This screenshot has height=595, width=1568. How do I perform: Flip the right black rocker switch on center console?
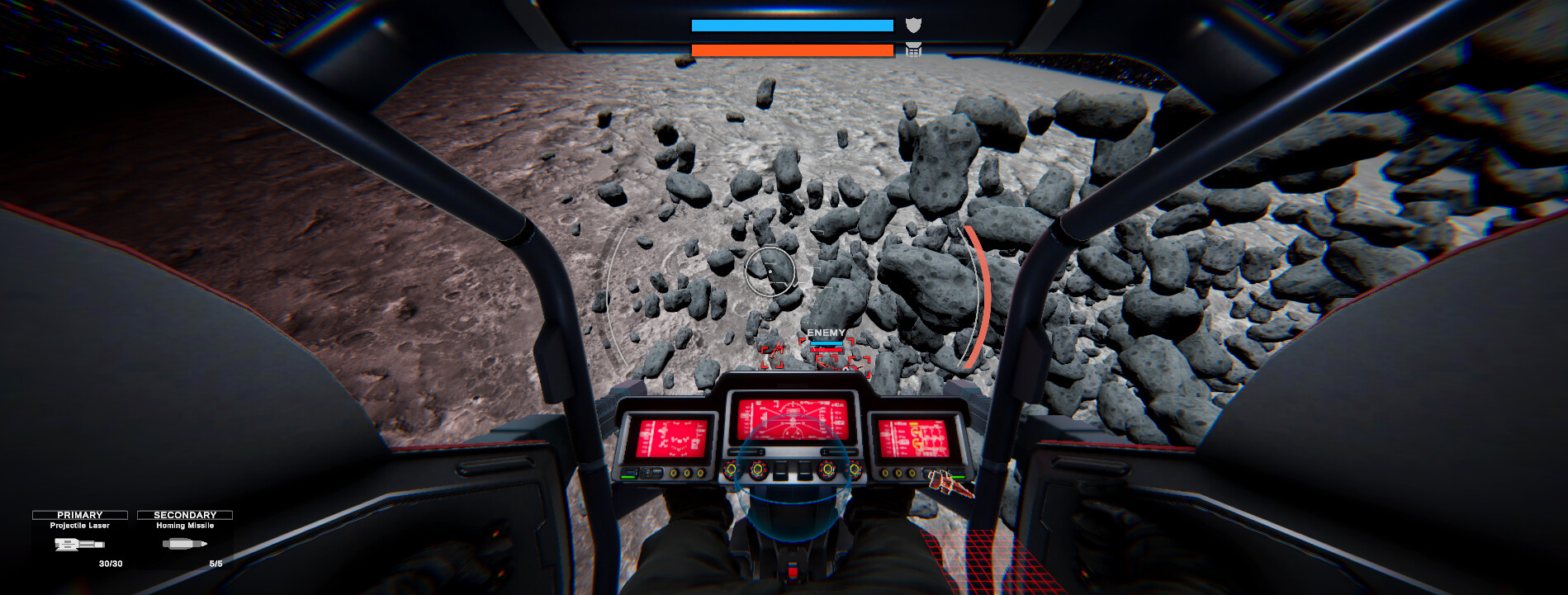point(803,470)
